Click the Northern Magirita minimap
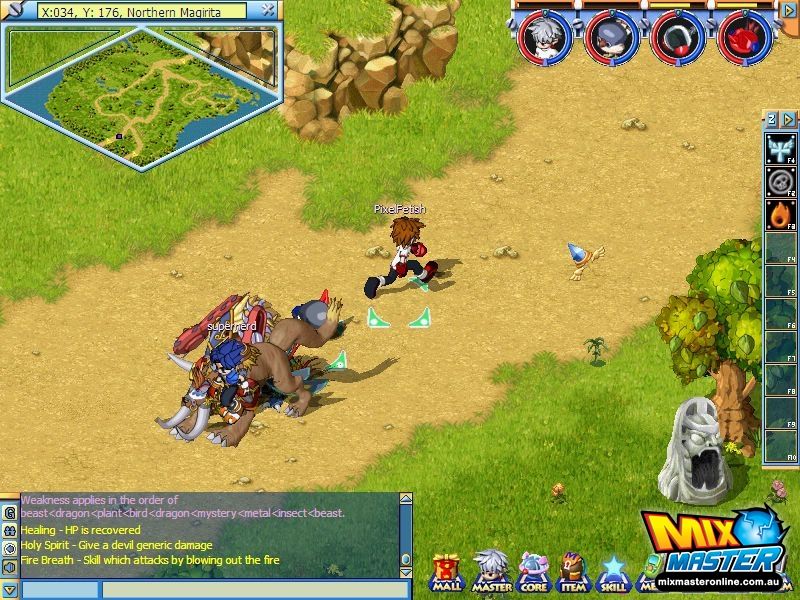 [x=140, y=93]
